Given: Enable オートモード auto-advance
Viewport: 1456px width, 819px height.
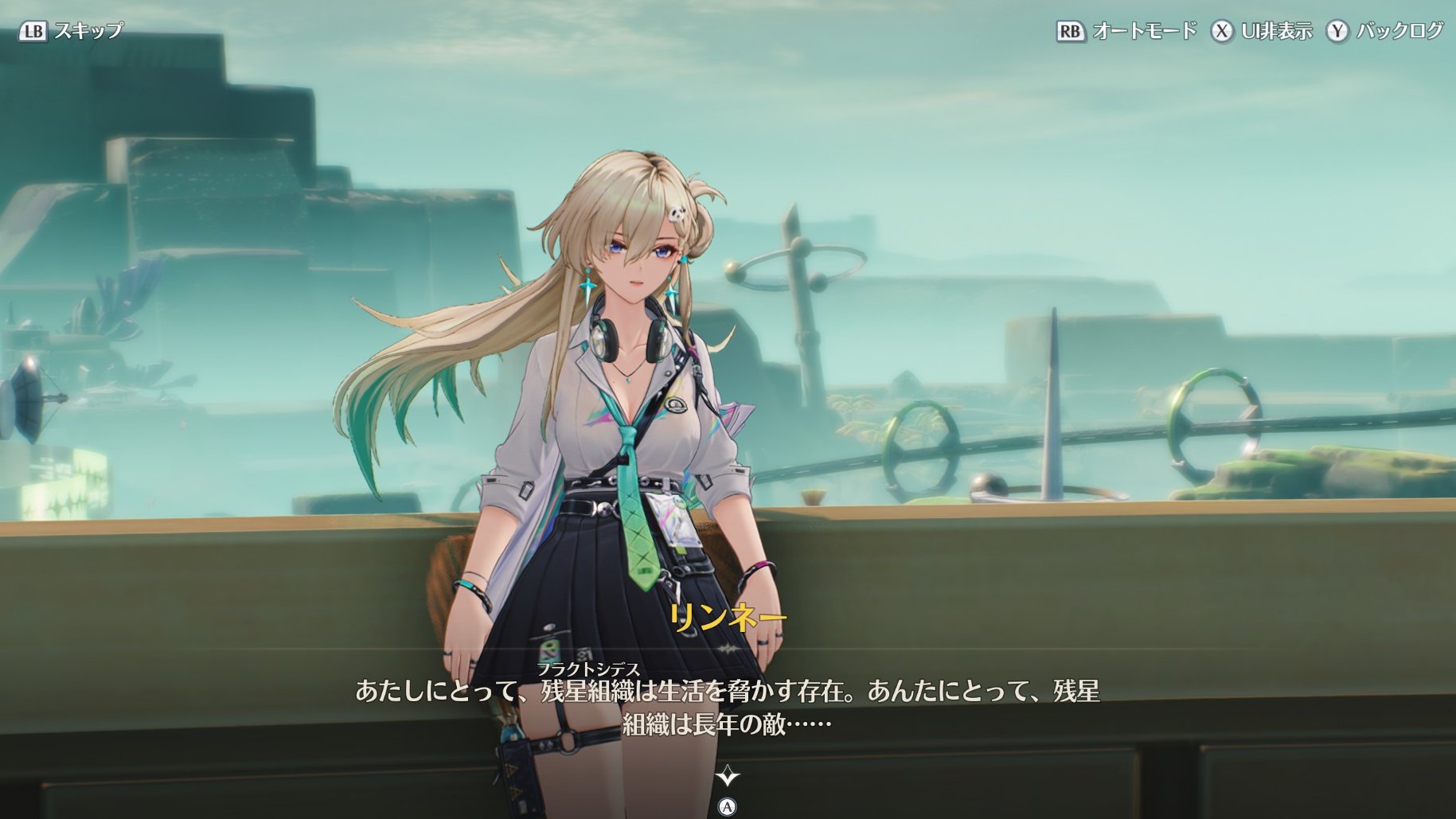Looking at the screenshot, I should pyautogui.click(x=1126, y=31).
